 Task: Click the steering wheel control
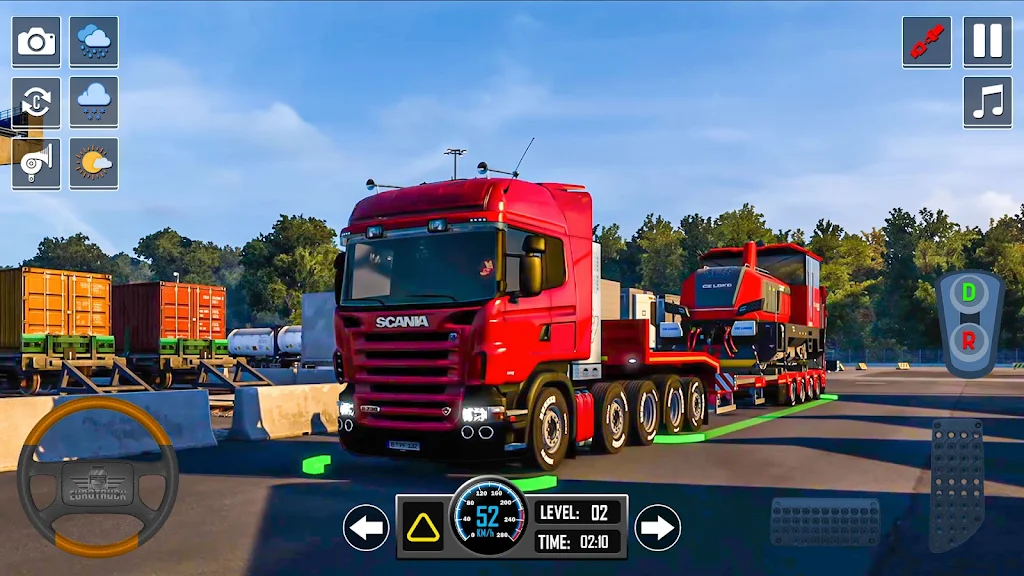pos(97,477)
